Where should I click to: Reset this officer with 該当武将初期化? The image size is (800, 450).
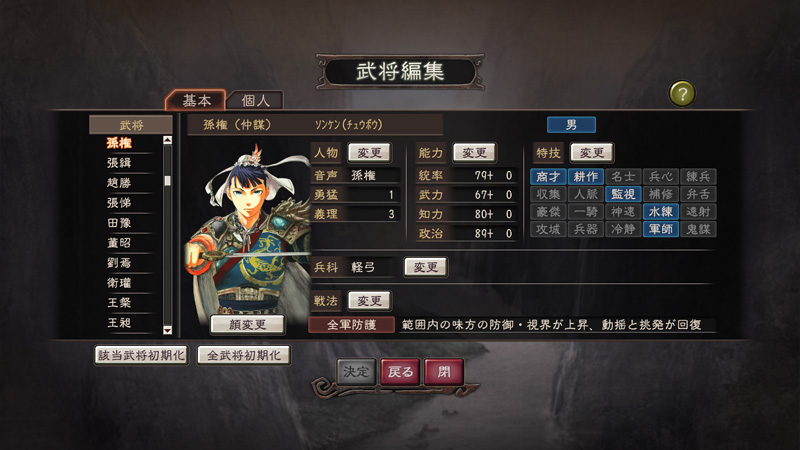click(x=140, y=355)
